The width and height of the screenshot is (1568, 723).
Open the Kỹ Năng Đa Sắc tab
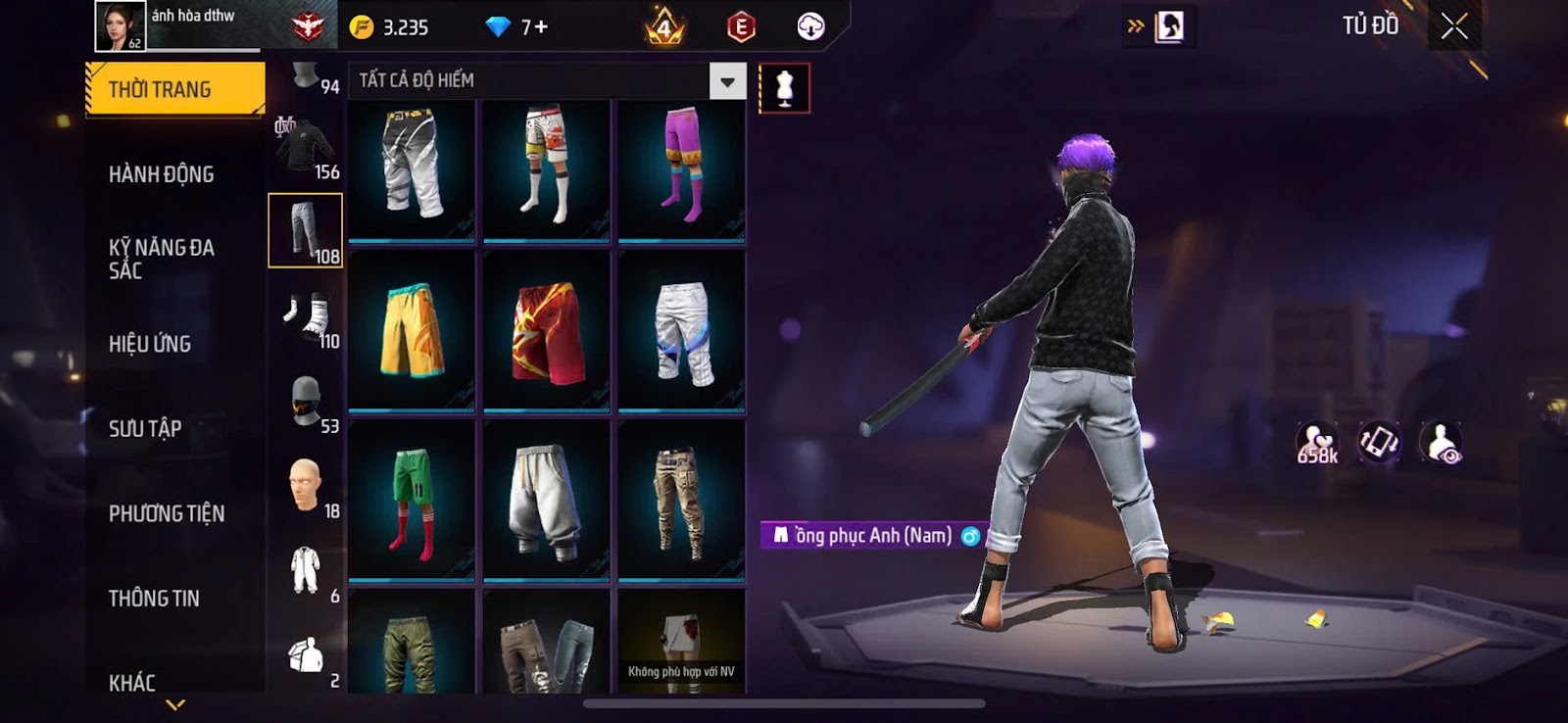pyautogui.click(x=162, y=259)
